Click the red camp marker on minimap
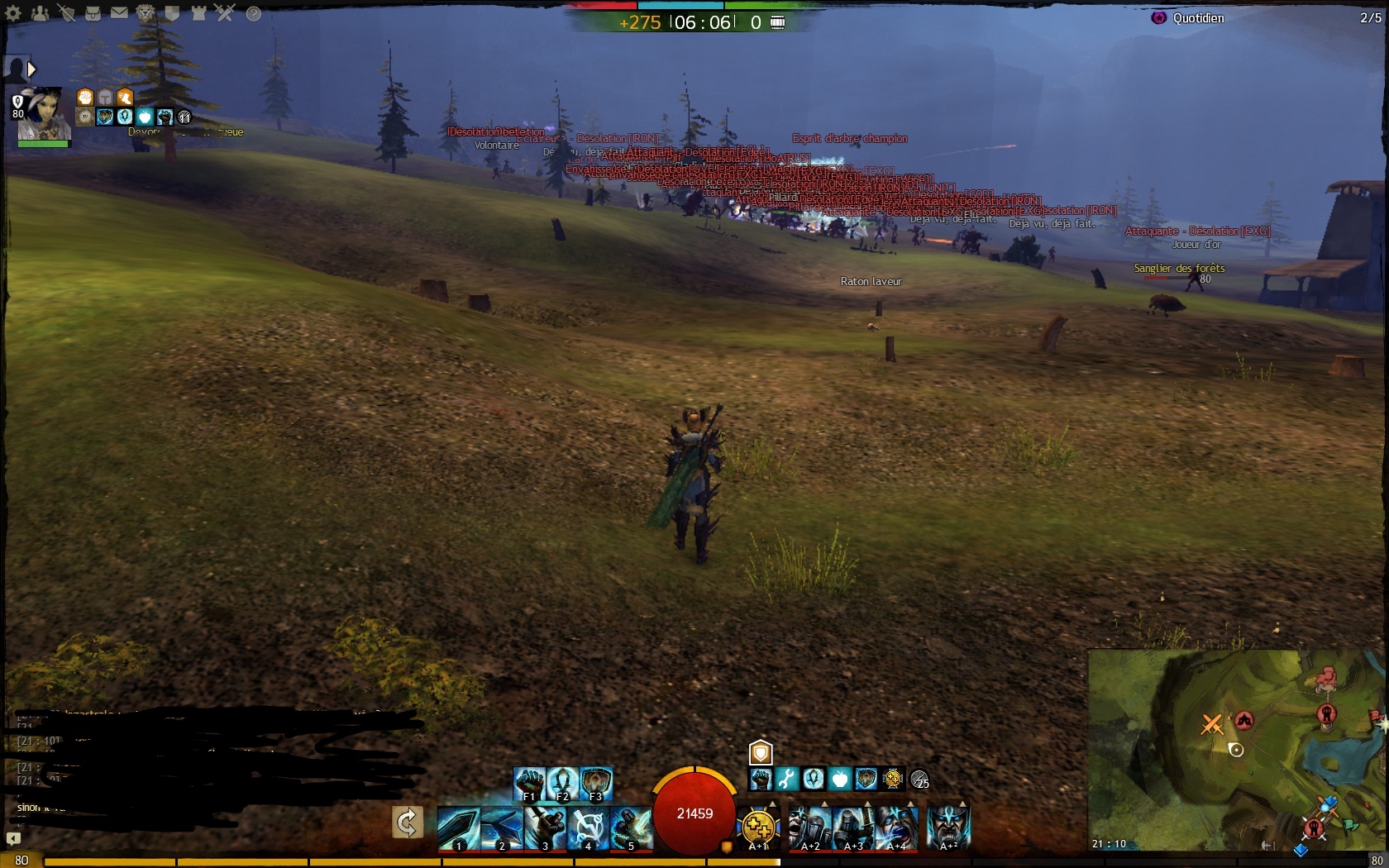This screenshot has width=1389, height=868. click(1243, 720)
